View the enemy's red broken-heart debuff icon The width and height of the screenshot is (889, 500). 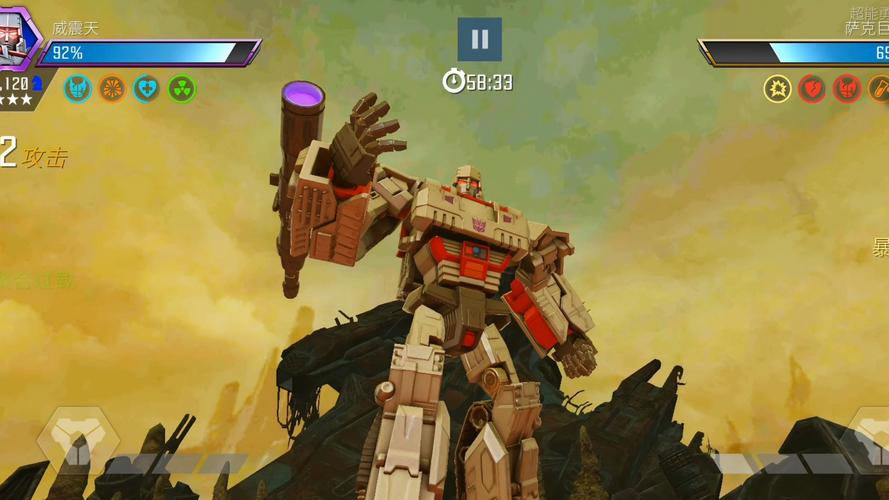tap(813, 89)
